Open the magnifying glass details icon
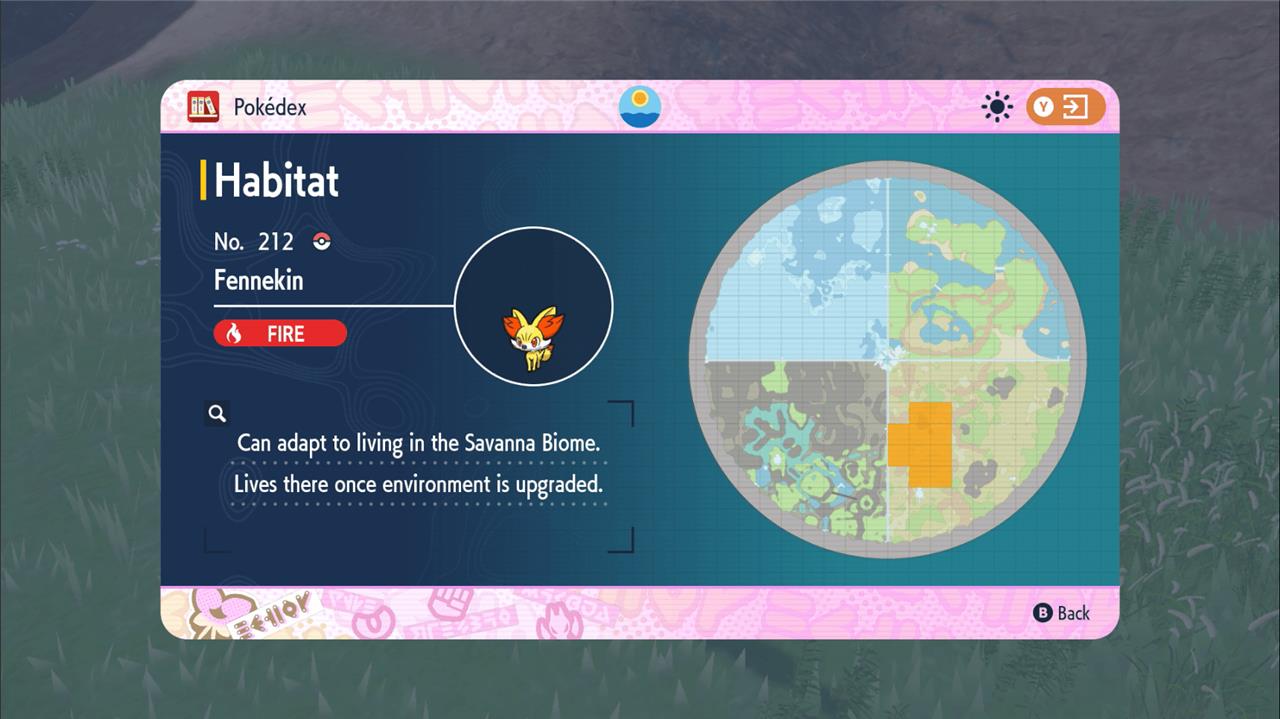1280x719 pixels. click(217, 413)
